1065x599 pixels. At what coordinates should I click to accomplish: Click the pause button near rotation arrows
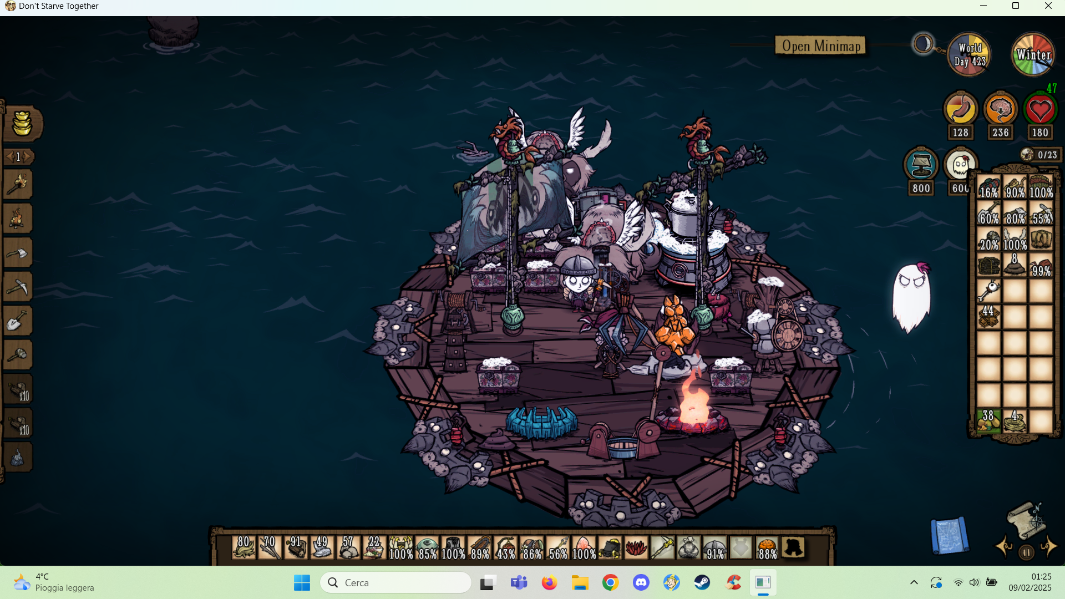[x=1027, y=551]
